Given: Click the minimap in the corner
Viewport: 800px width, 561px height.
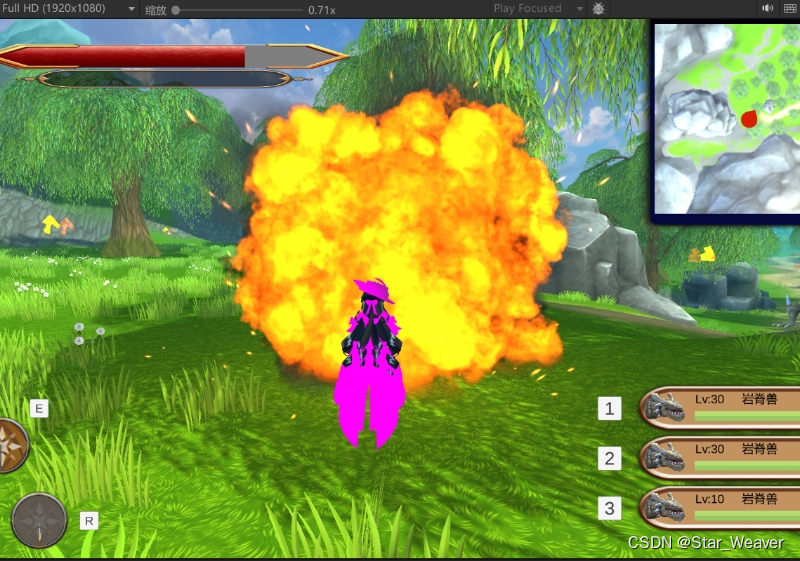Looking at the screenshot, I should [726, 119].
